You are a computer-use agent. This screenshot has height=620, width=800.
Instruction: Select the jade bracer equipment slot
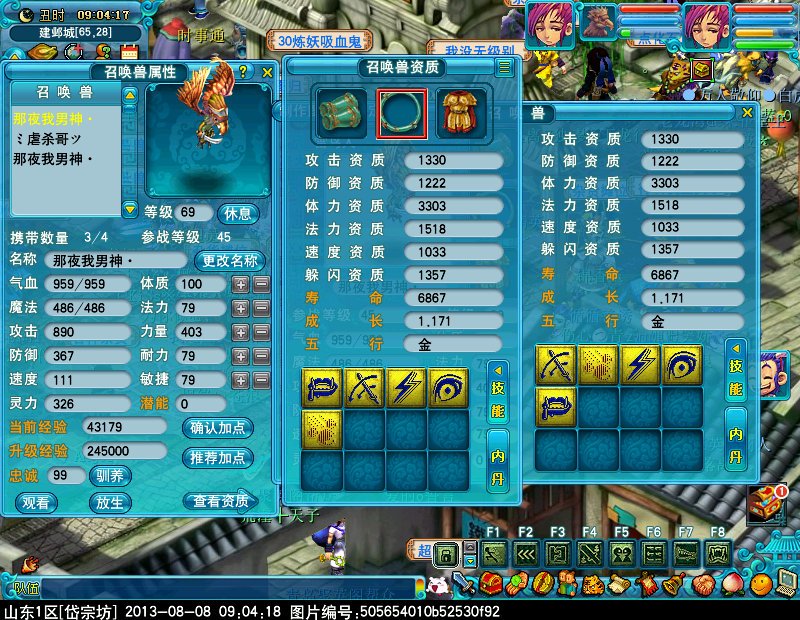click(342, 113)
